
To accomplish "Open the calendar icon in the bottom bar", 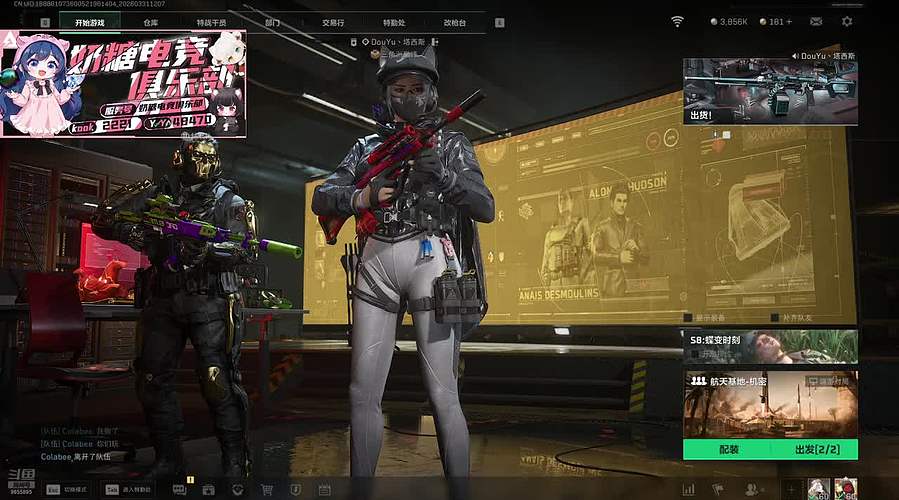I will [x=325, y=490].
